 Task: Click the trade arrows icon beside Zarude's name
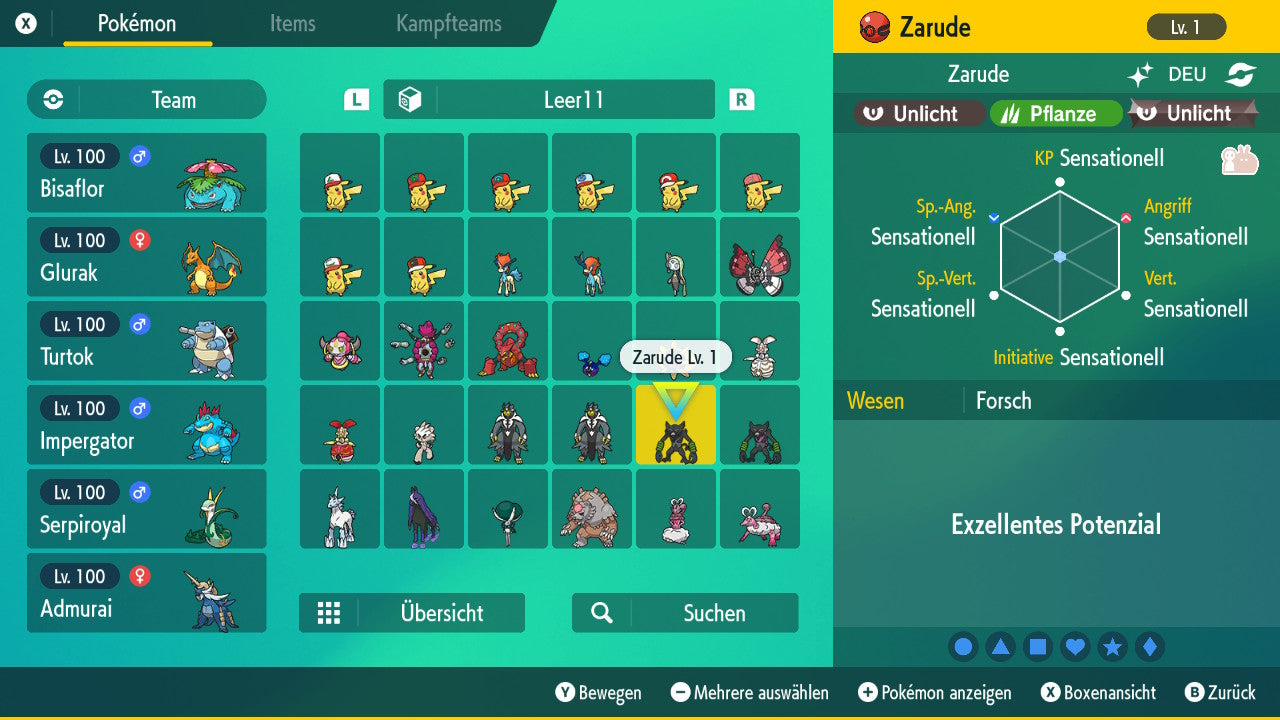click(x=1240, y=73)
